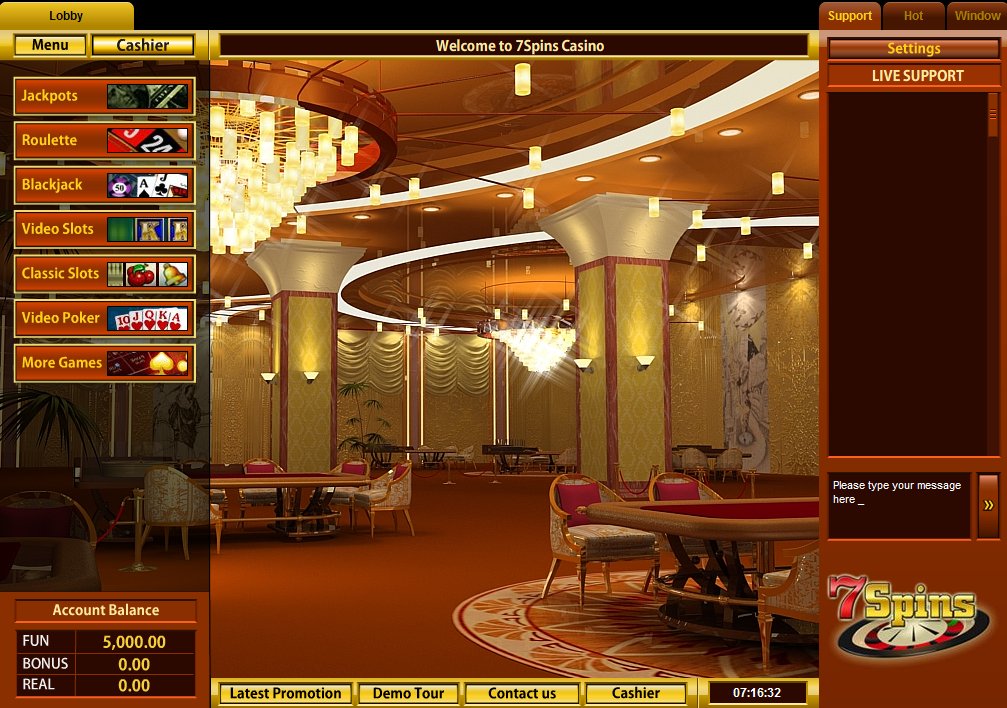
Task: Start the Demo Tour
Action: 407,693
